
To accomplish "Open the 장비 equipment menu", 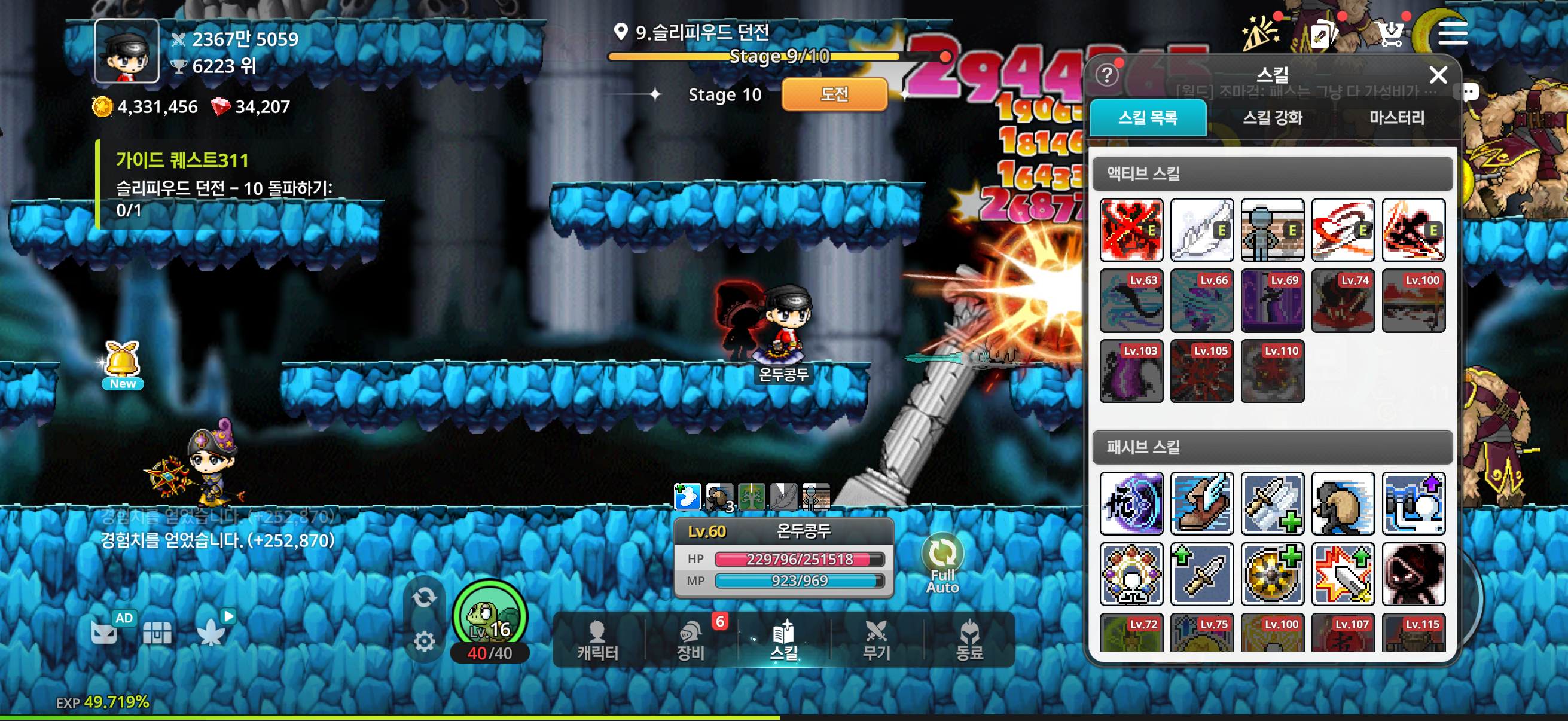I will tap(691, 641).
